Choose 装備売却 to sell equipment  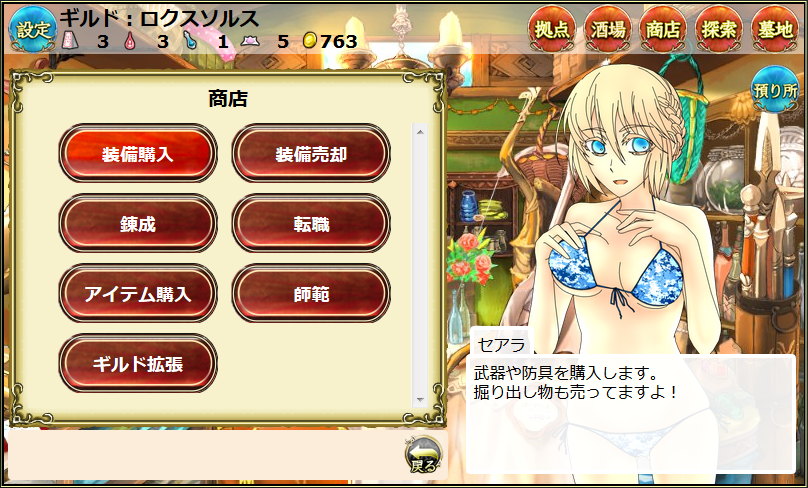(311, 154)
